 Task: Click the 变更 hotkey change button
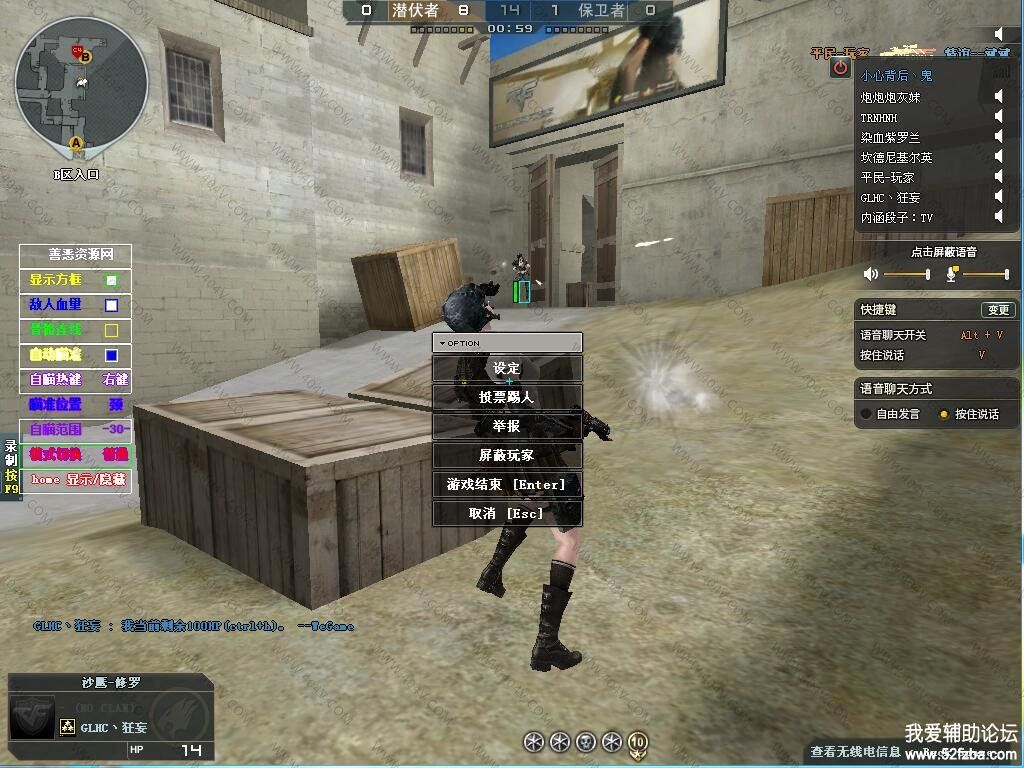(x=997, y=310)
